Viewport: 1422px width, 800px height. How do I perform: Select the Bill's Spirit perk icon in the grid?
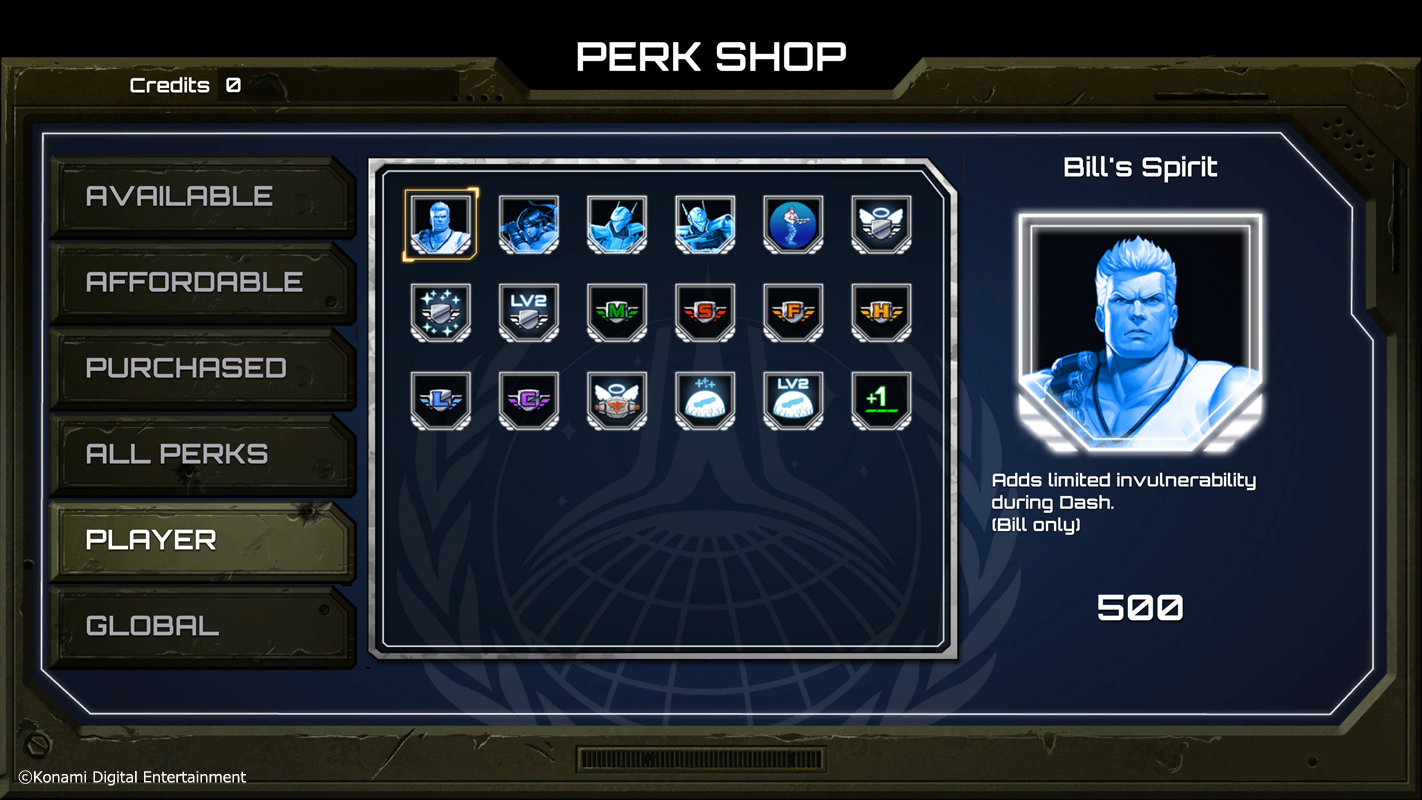tap(441, 224)
